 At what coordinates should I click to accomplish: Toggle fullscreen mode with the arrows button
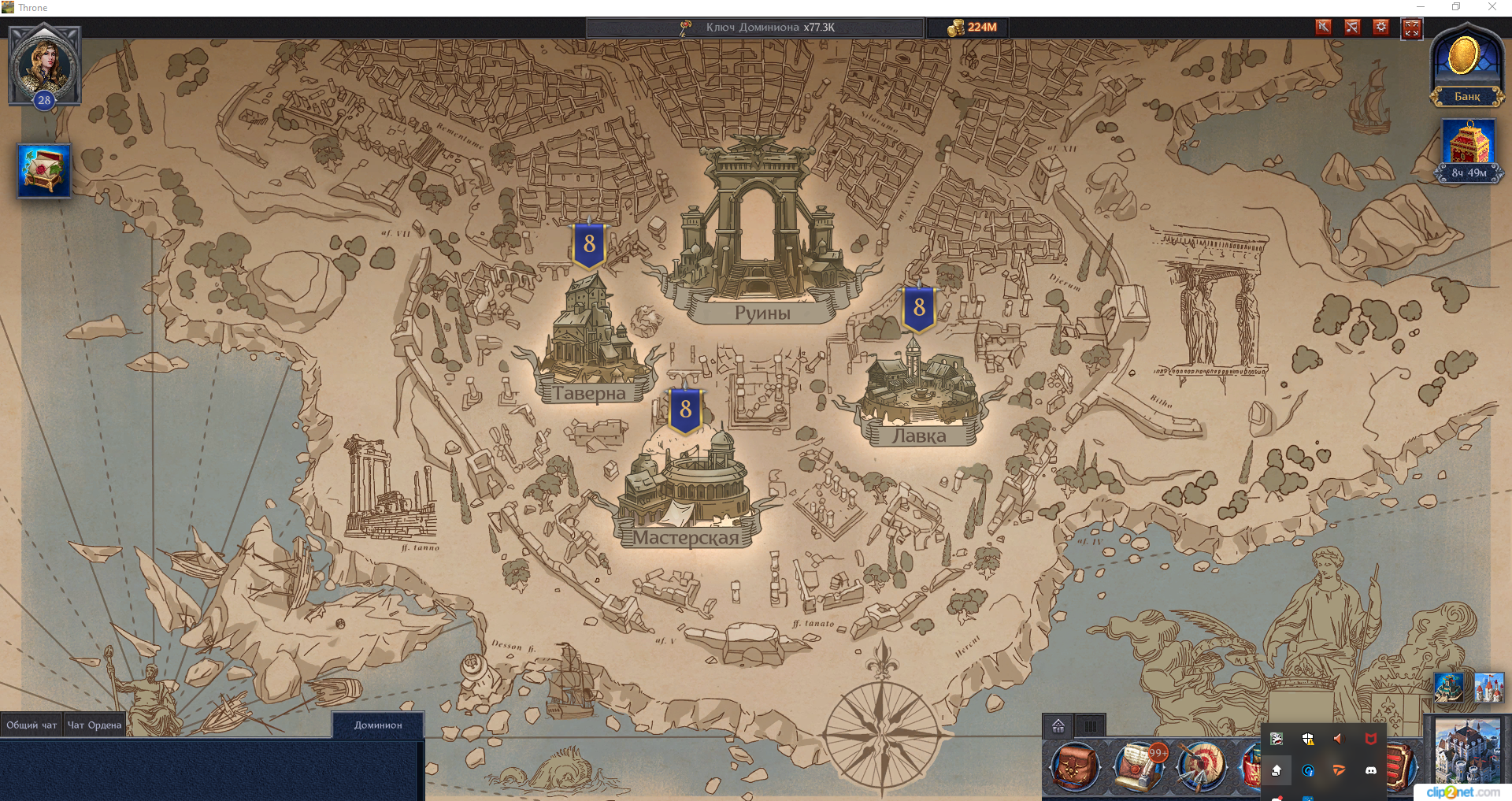coord(1412,28)
